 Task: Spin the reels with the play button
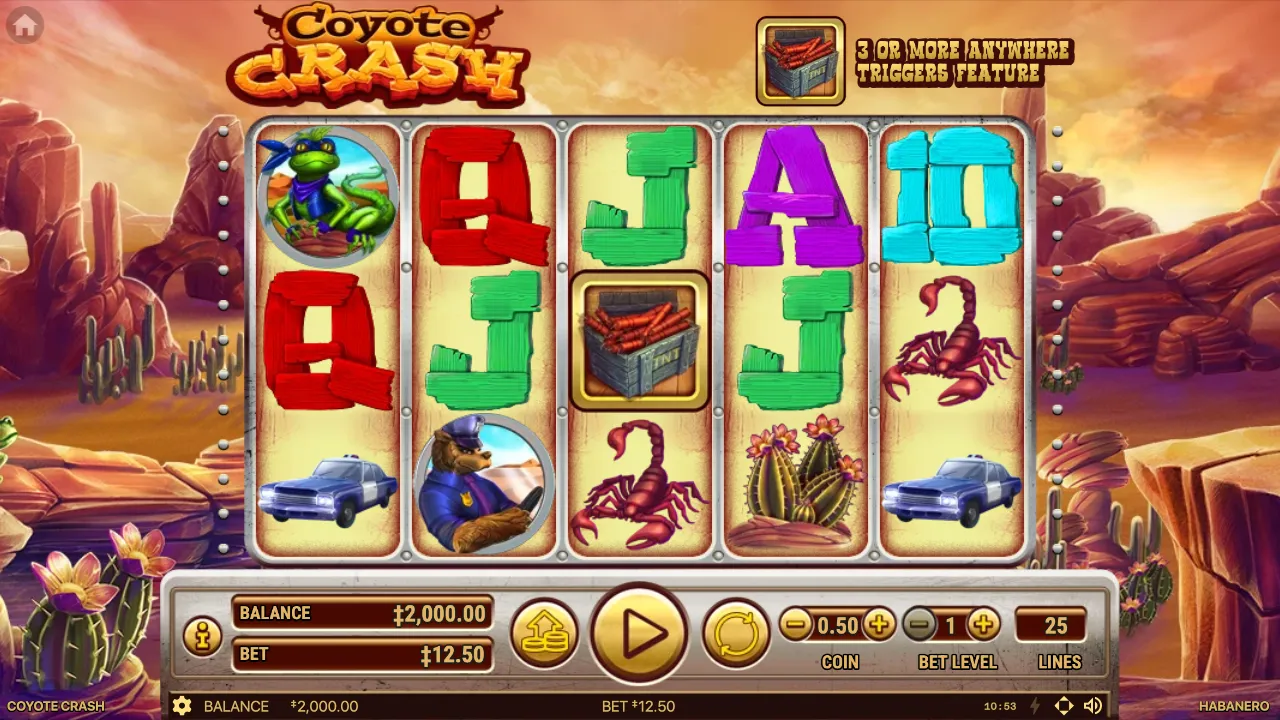click(639, 633)
